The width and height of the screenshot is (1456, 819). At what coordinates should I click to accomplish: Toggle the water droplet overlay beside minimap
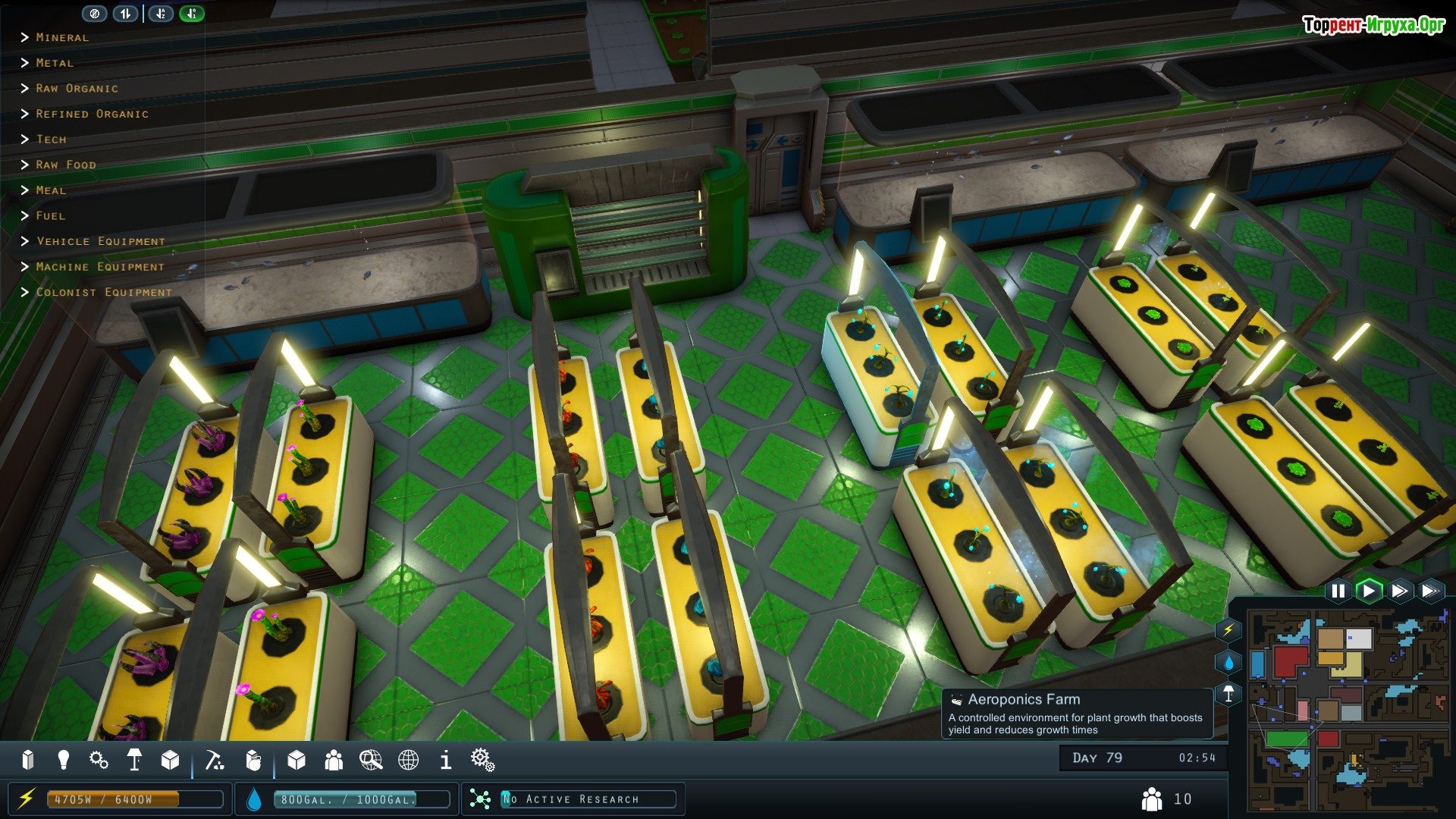tap(1228, 662)
